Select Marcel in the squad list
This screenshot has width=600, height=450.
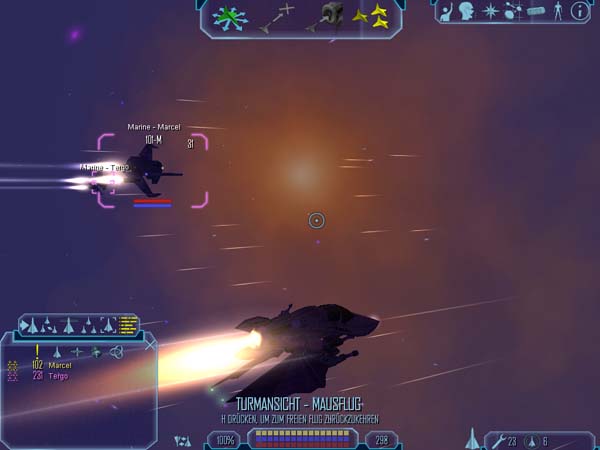click(59, 365)
